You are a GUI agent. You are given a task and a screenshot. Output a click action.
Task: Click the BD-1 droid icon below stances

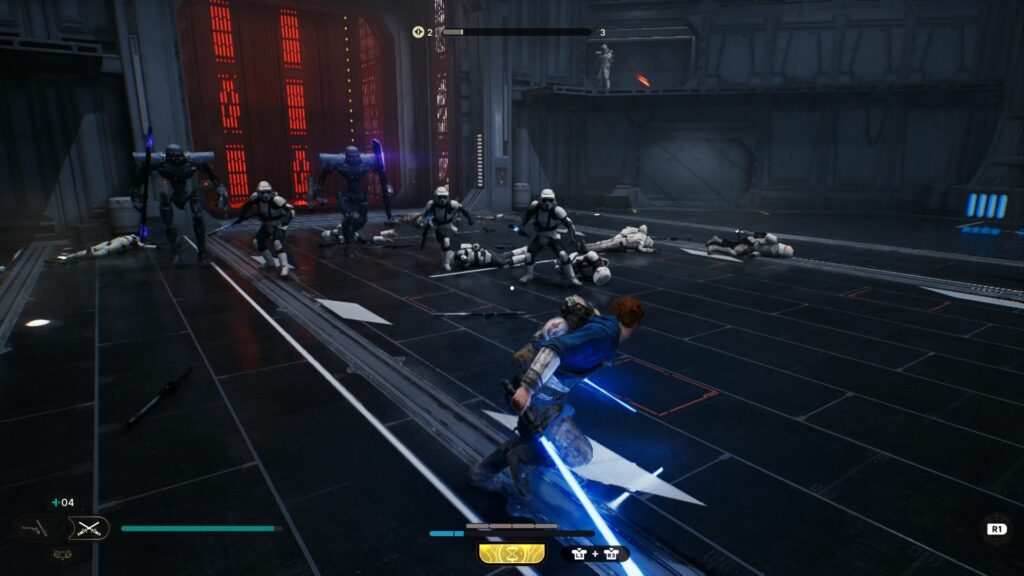tap(61, 553)
